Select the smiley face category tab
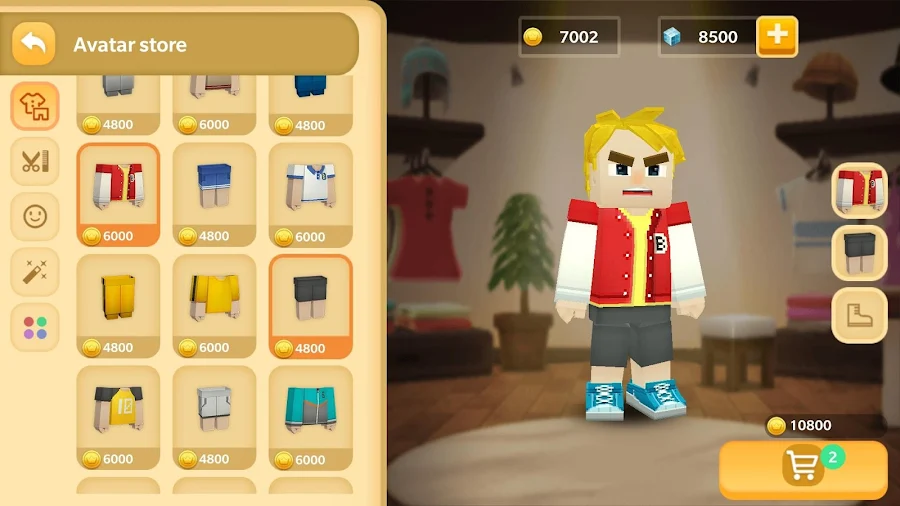The height and width of the screenshot is (506, 900). 35,215
